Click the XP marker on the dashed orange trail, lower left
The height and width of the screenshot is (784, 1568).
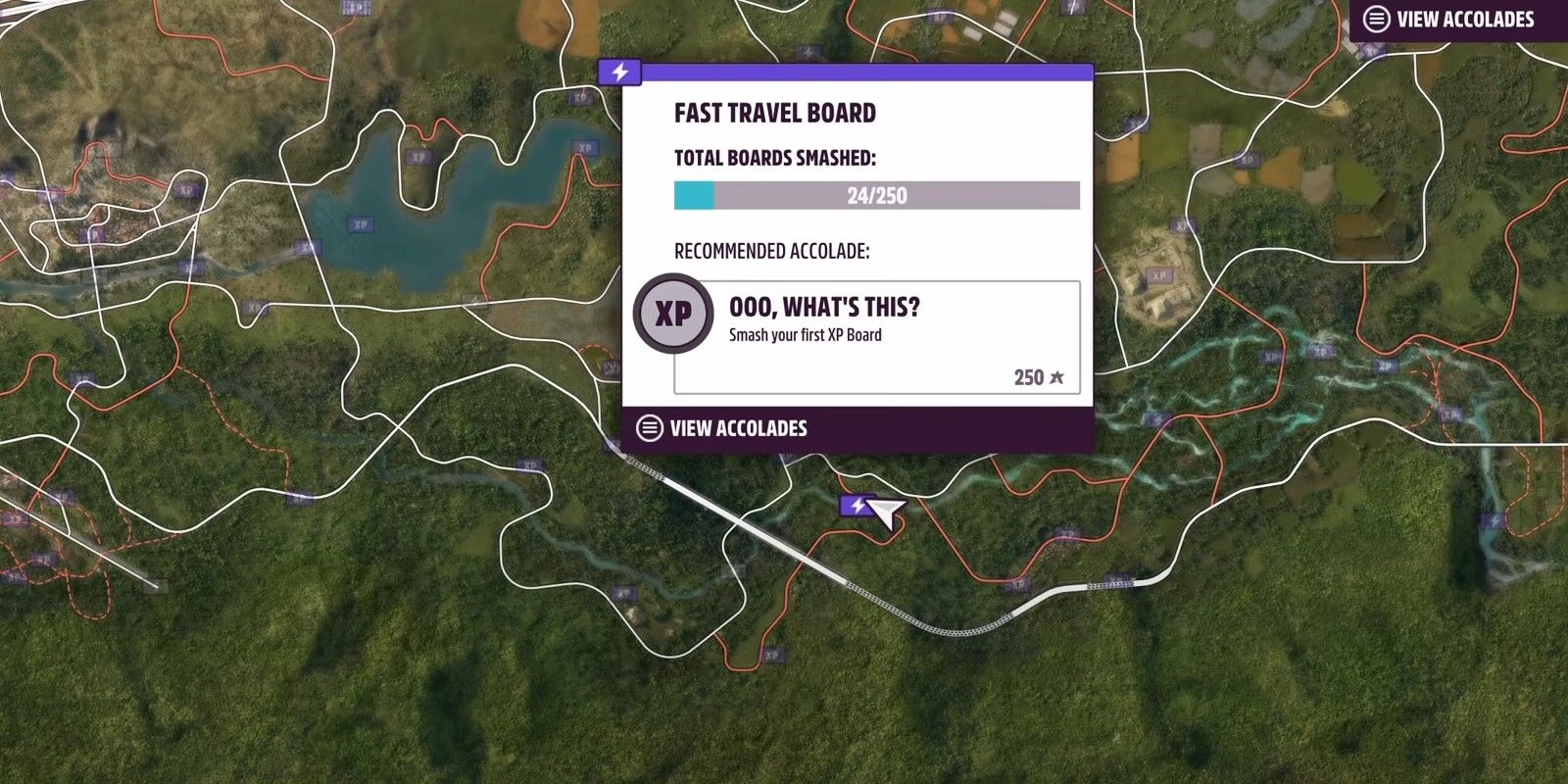tap(40, 559)
